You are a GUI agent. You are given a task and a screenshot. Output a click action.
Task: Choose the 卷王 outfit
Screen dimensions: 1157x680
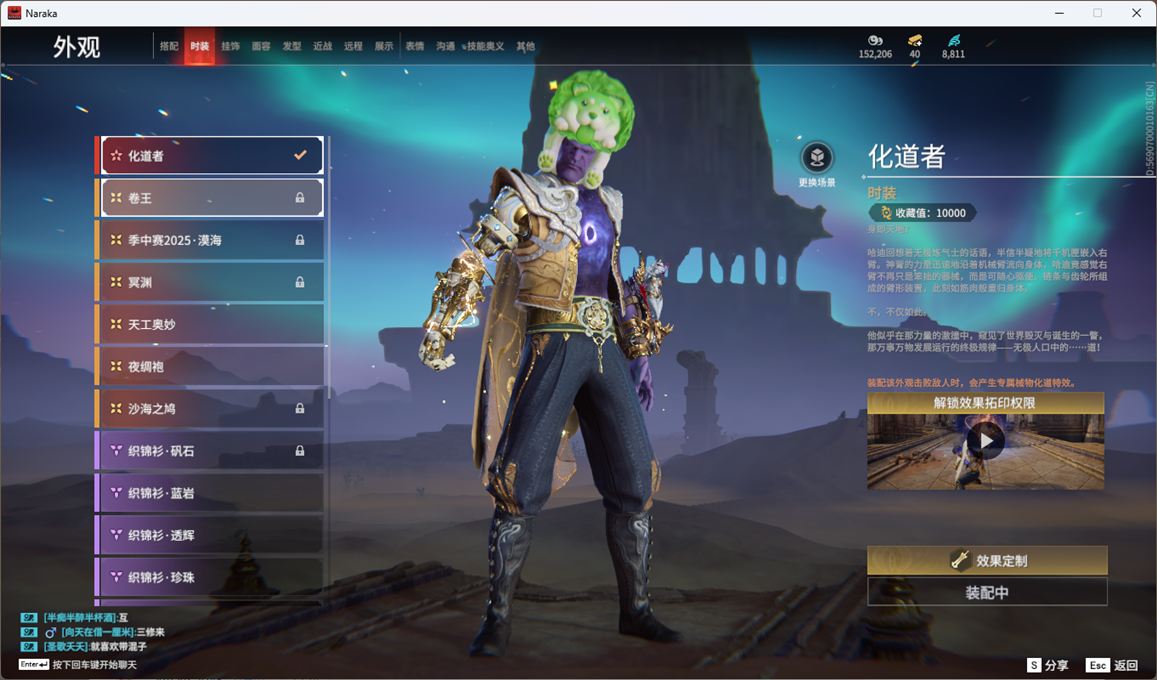point(211,198)
